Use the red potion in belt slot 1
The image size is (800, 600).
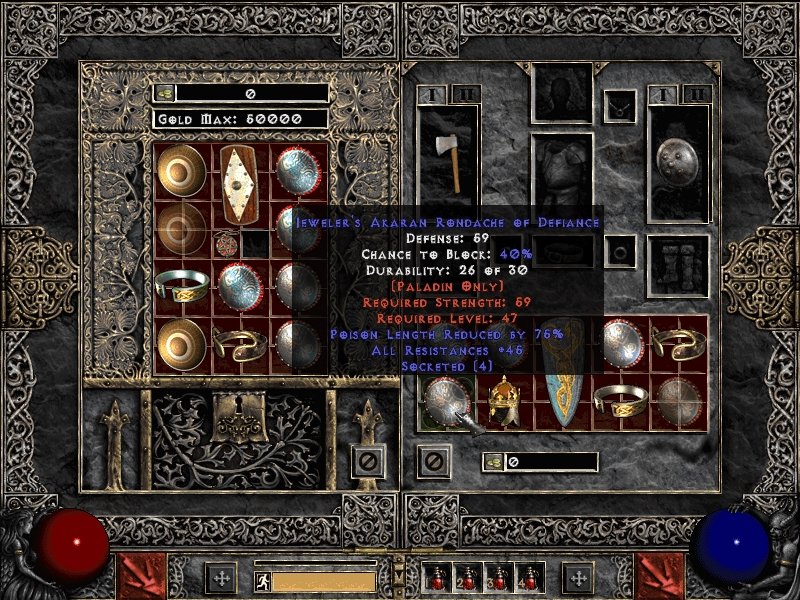pyautogui.click(x=436, y=579)
